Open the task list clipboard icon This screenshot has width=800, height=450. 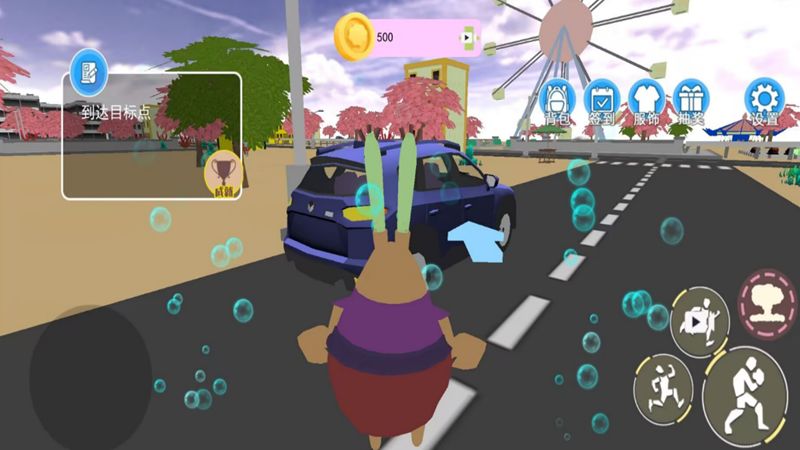tap(89, 70)
